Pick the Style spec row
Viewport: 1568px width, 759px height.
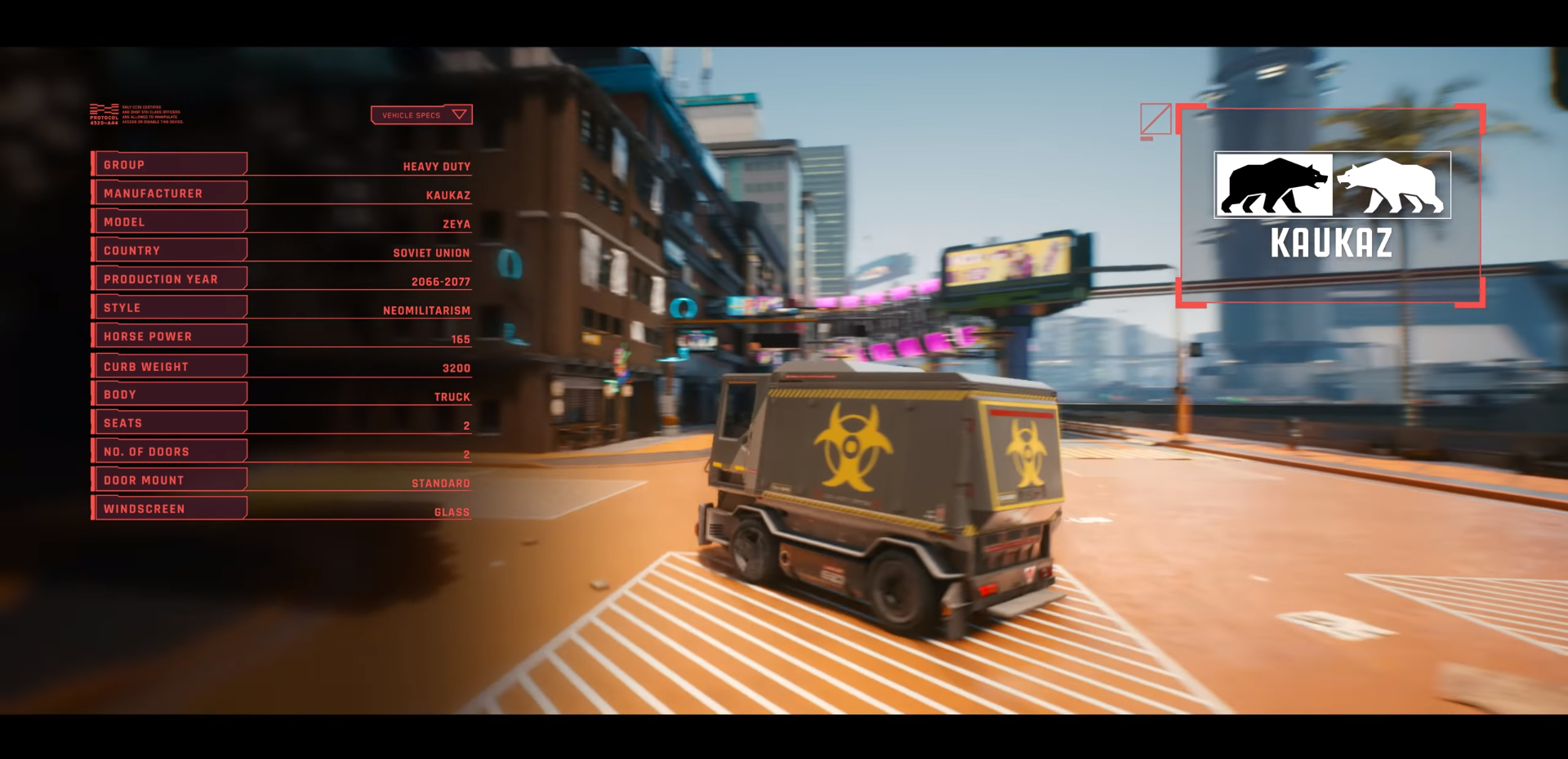tap(170, 308)
